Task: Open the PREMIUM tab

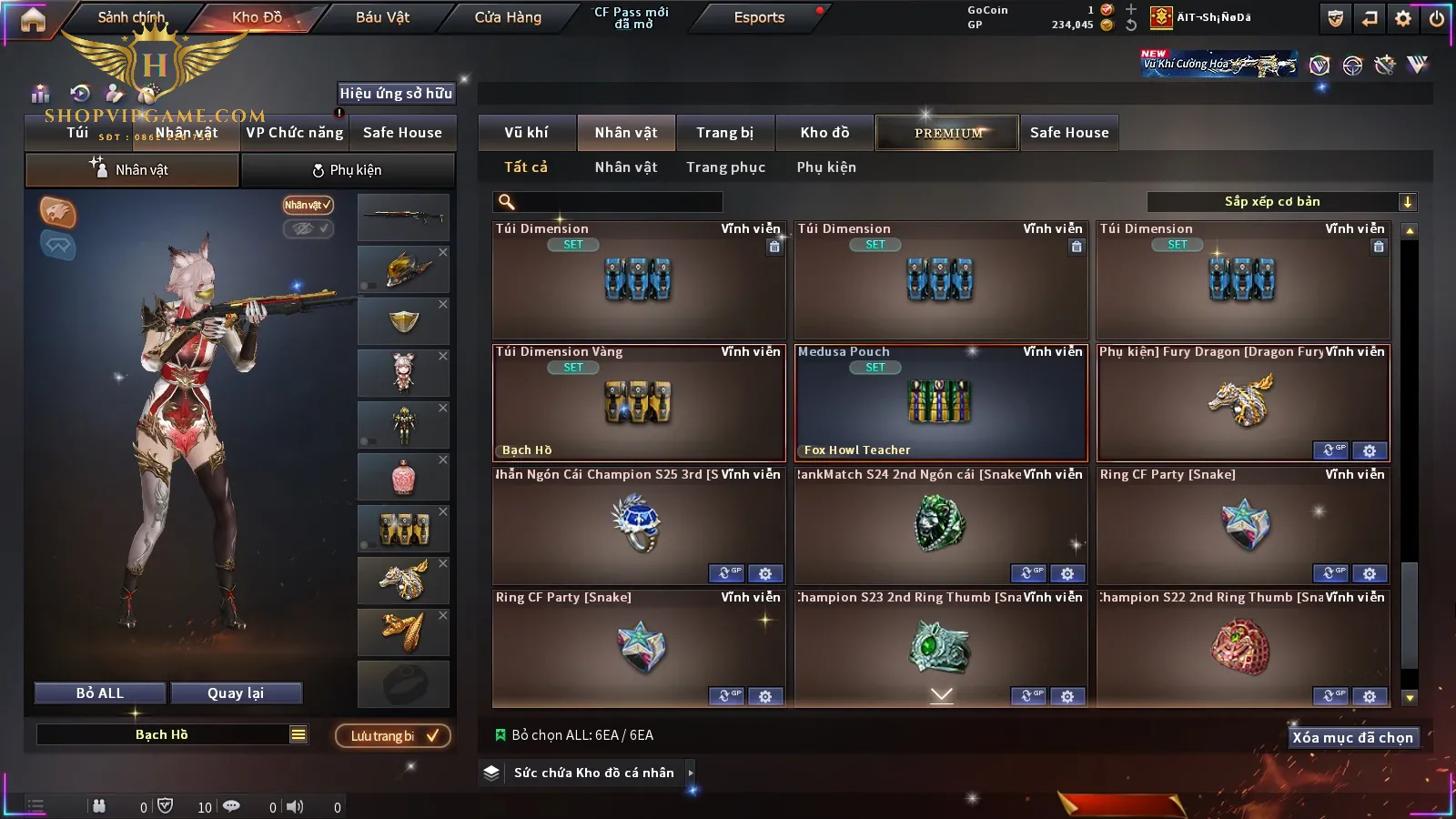Action: coord(947,133)
